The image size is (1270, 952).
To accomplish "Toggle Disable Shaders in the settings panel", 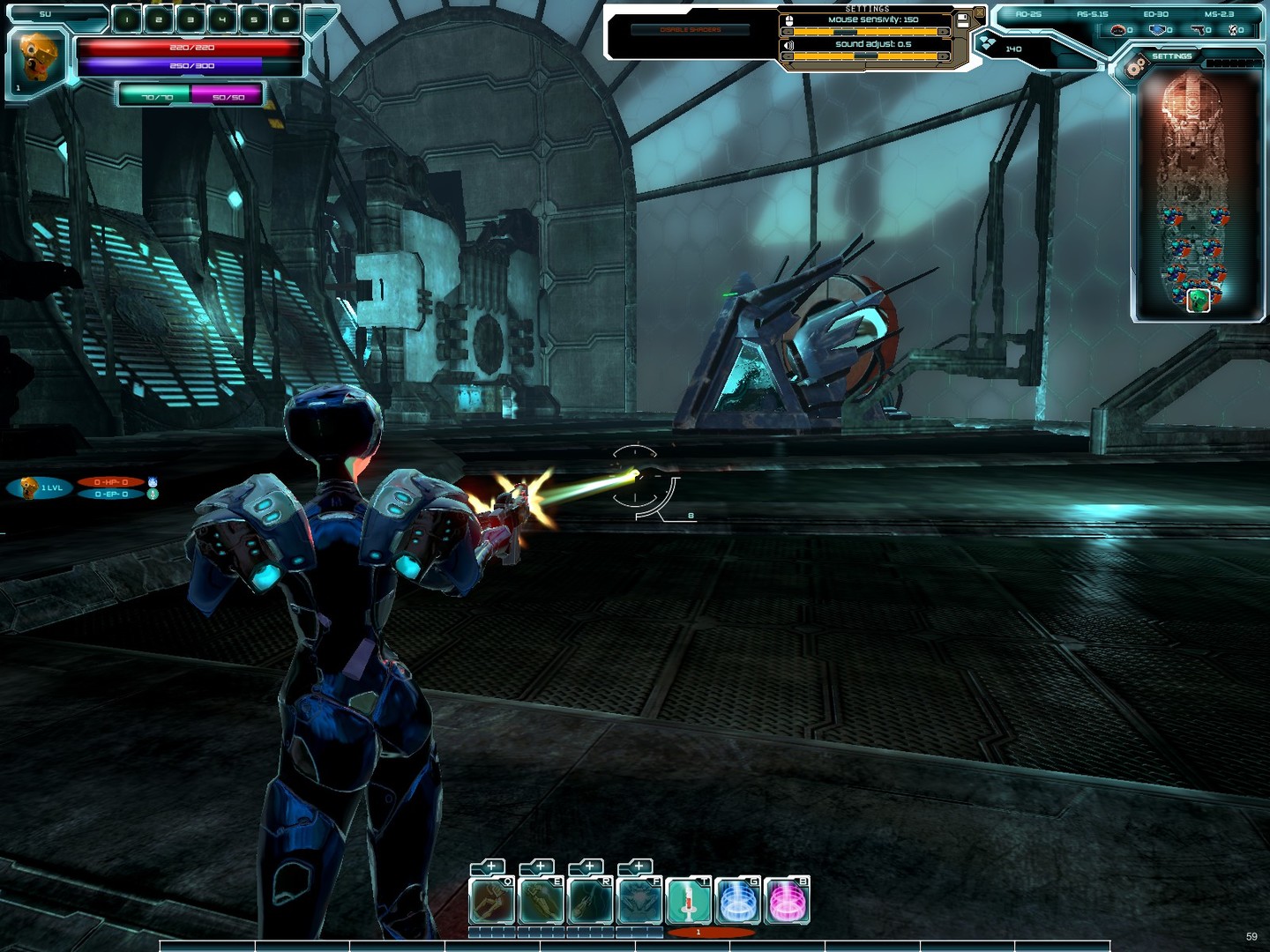I will [x=691, y=29].
